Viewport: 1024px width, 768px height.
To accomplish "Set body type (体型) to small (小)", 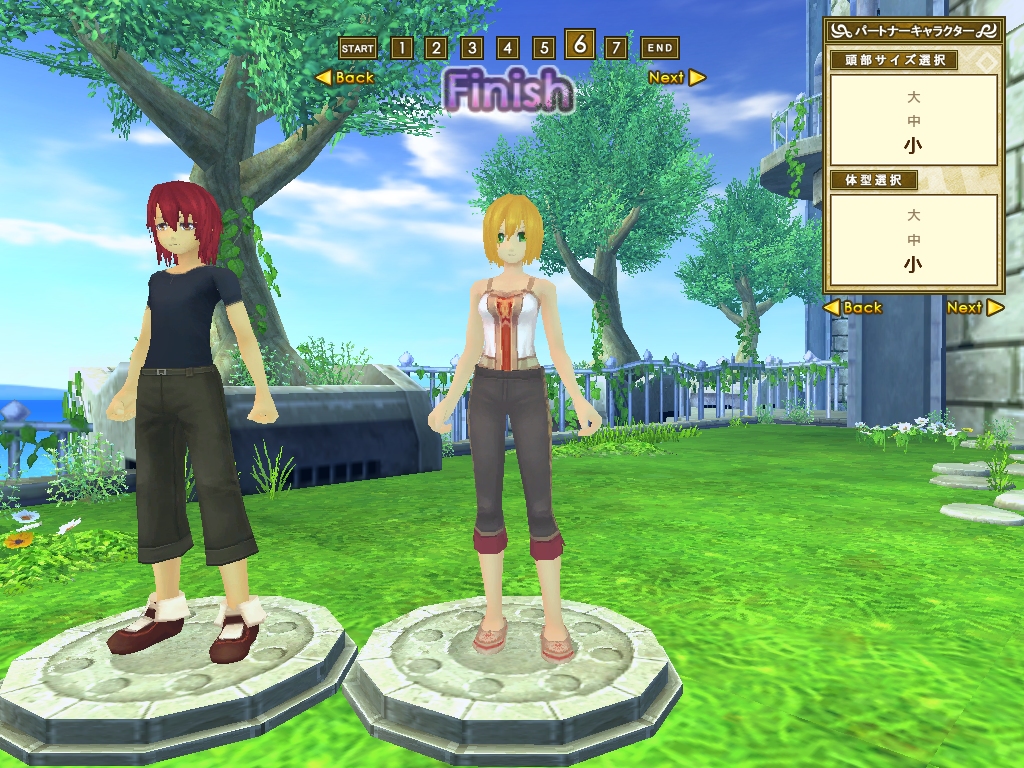I will [x=913, y=265].
